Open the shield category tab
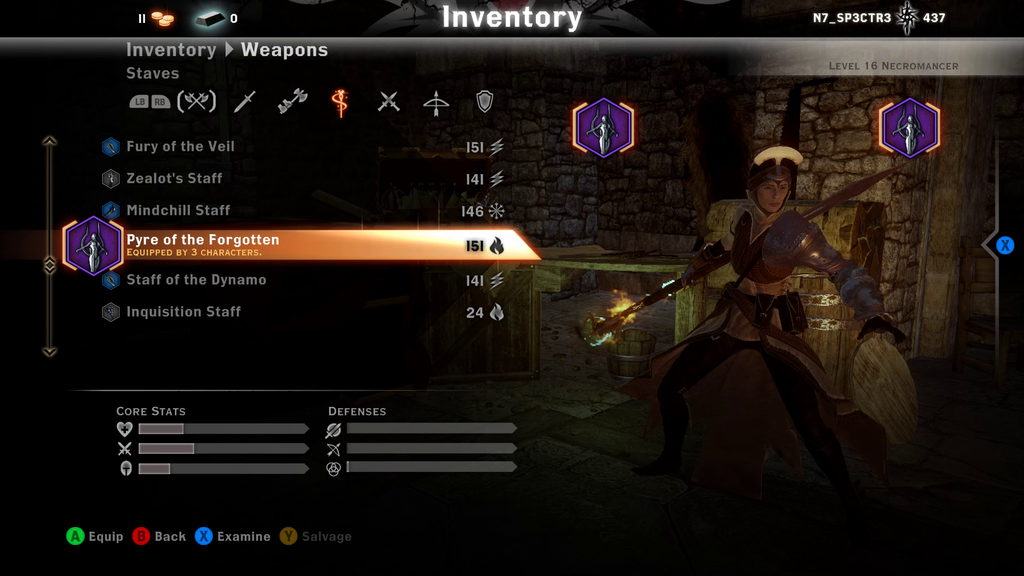The height and width of the screenshot is (576, 1024). (x=484, y=102)
